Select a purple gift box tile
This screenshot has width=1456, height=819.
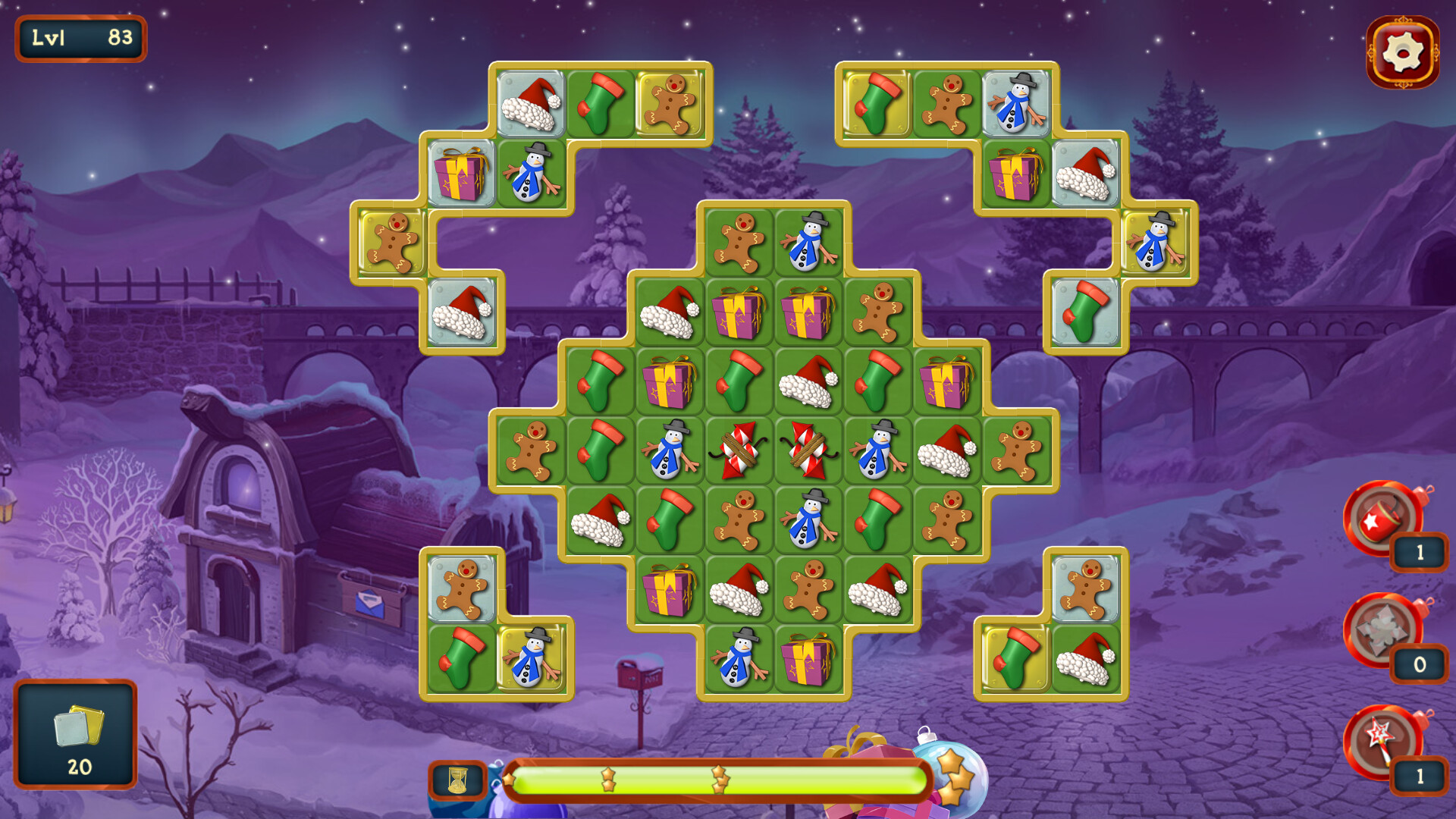coord(739,311)
